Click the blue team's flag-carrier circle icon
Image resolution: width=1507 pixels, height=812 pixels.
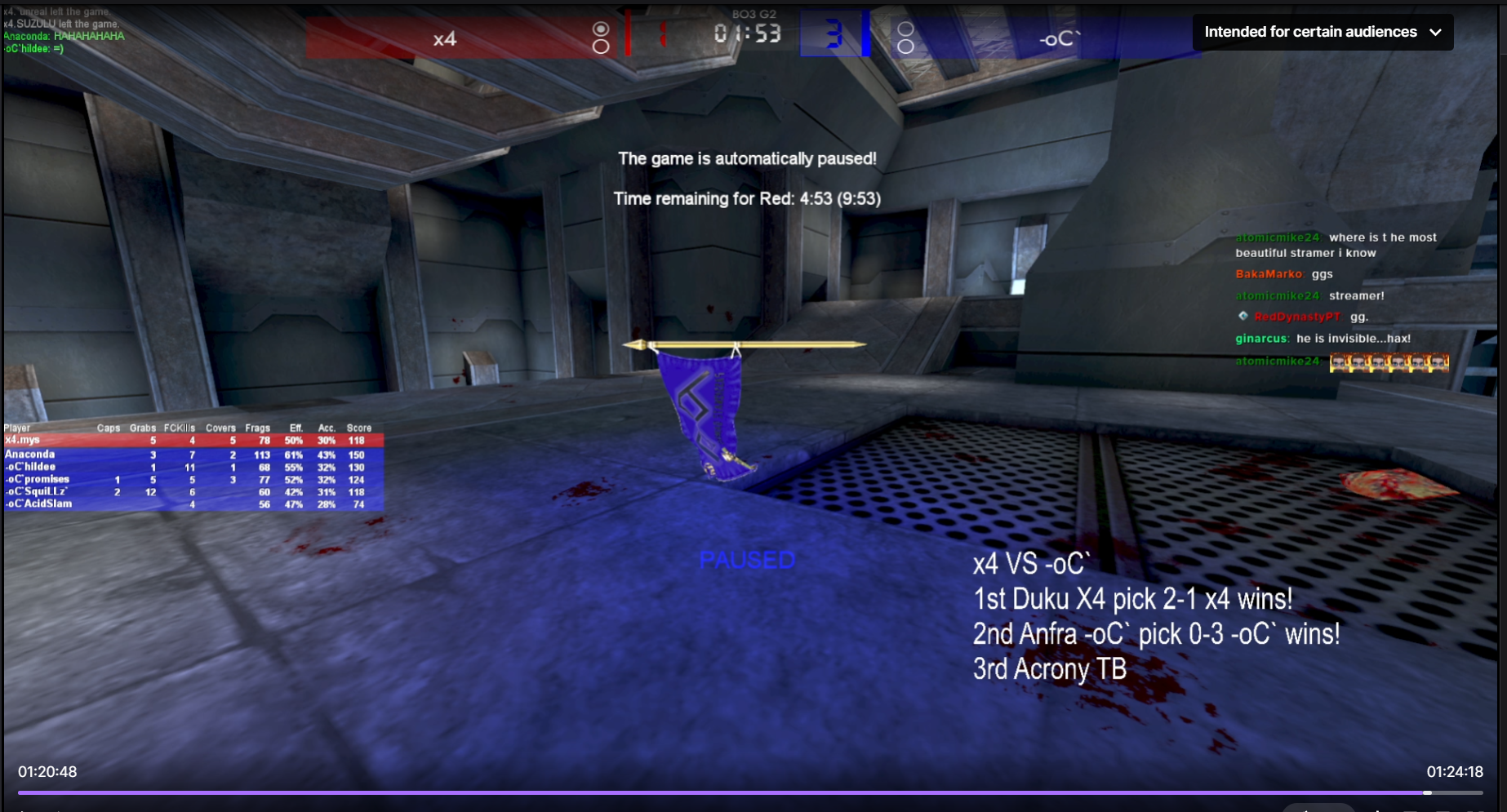coord(906,29)
